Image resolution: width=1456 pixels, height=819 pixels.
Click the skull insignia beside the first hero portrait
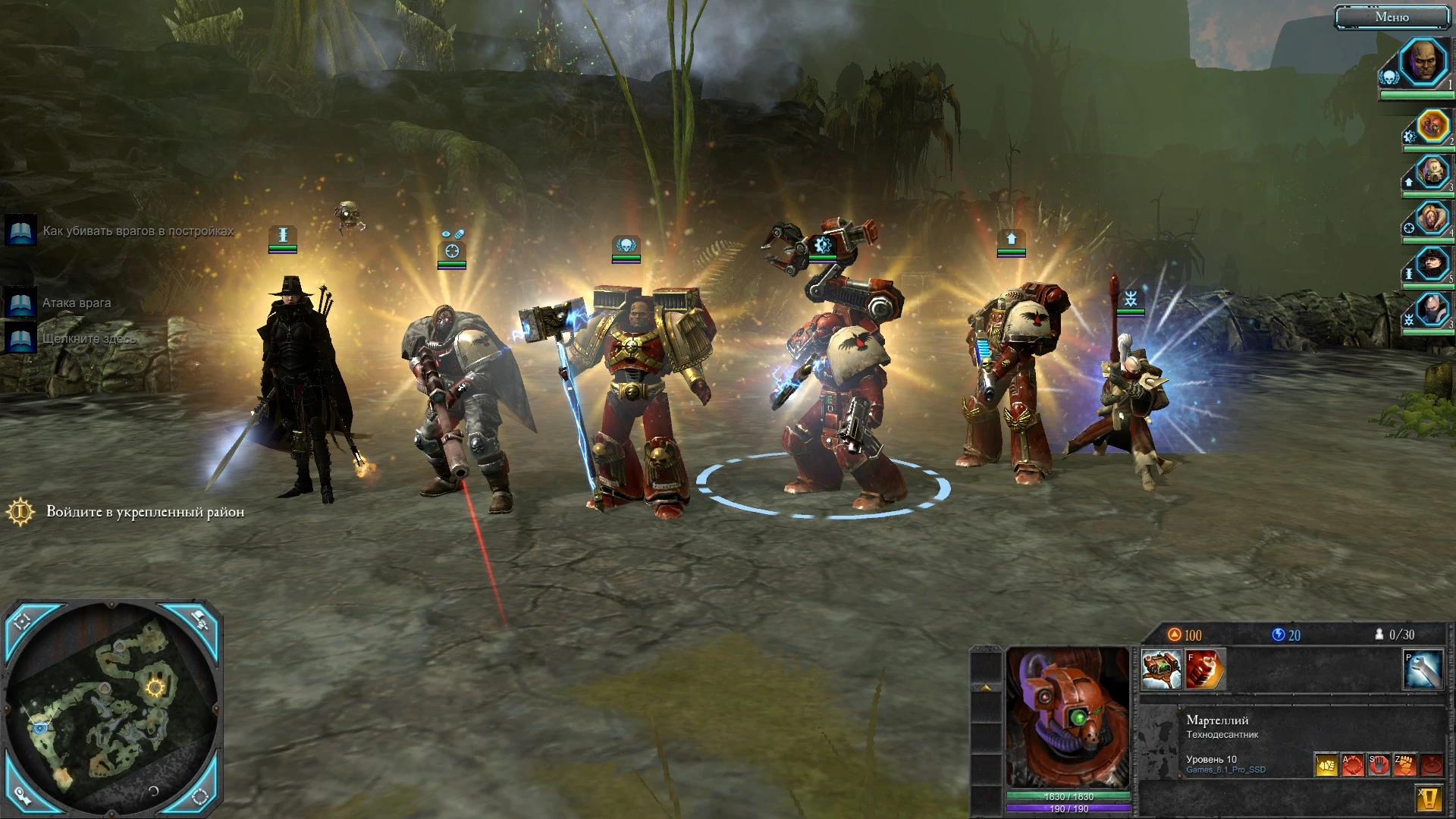[1389, 75]
